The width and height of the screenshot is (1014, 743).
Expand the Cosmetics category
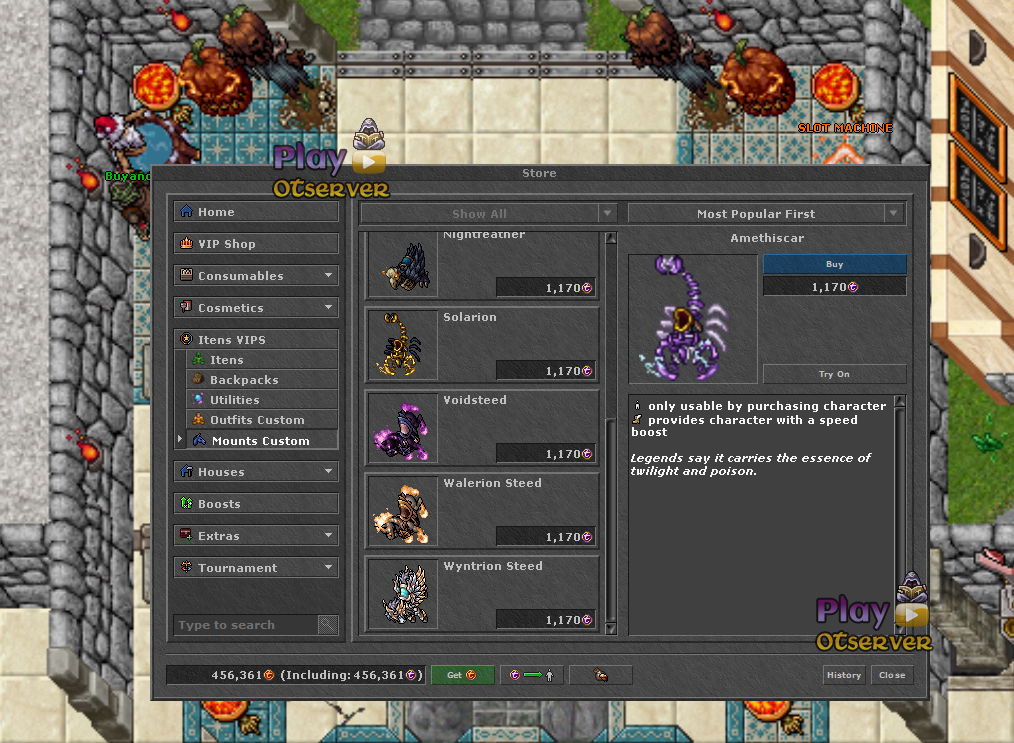pyautogui.click(x=256, y=308)
